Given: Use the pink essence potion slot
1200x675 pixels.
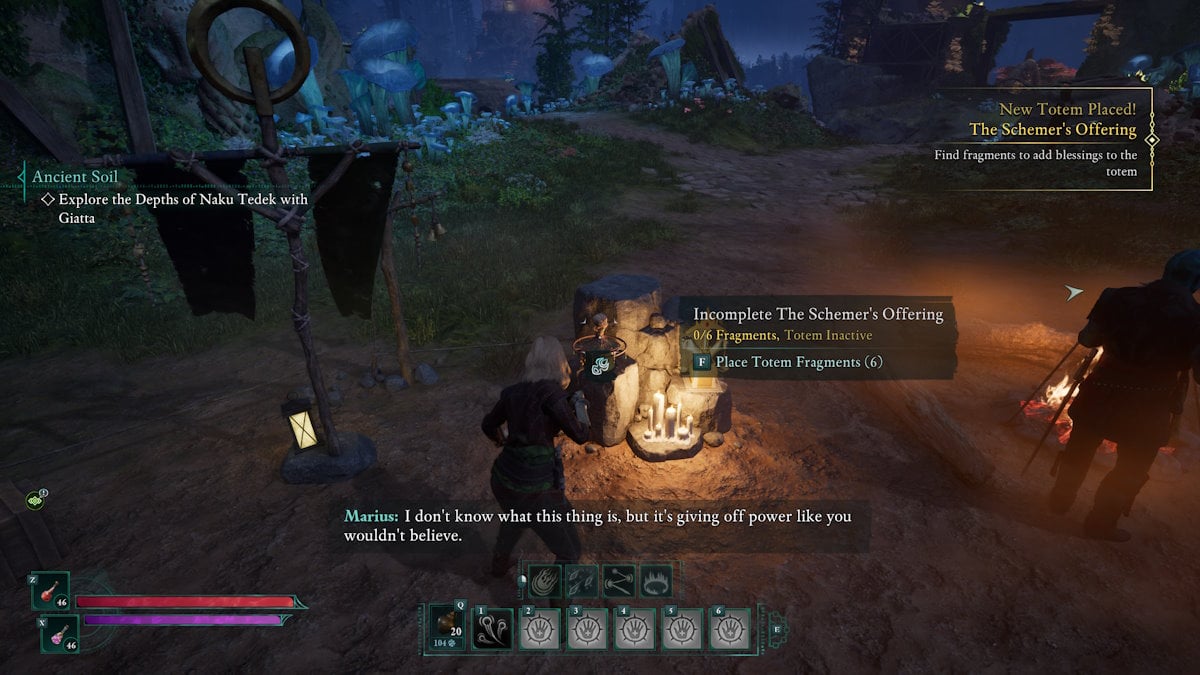Looking at the screenshot, I should coord(59,634).
